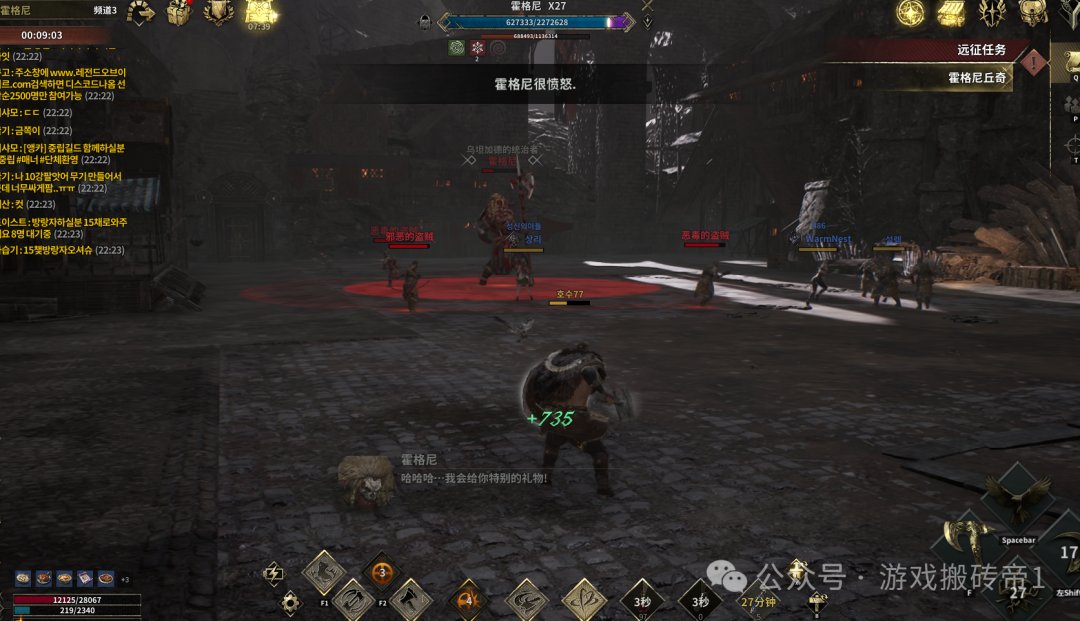Use the item slot showing 27分钟

pos(757,600)
